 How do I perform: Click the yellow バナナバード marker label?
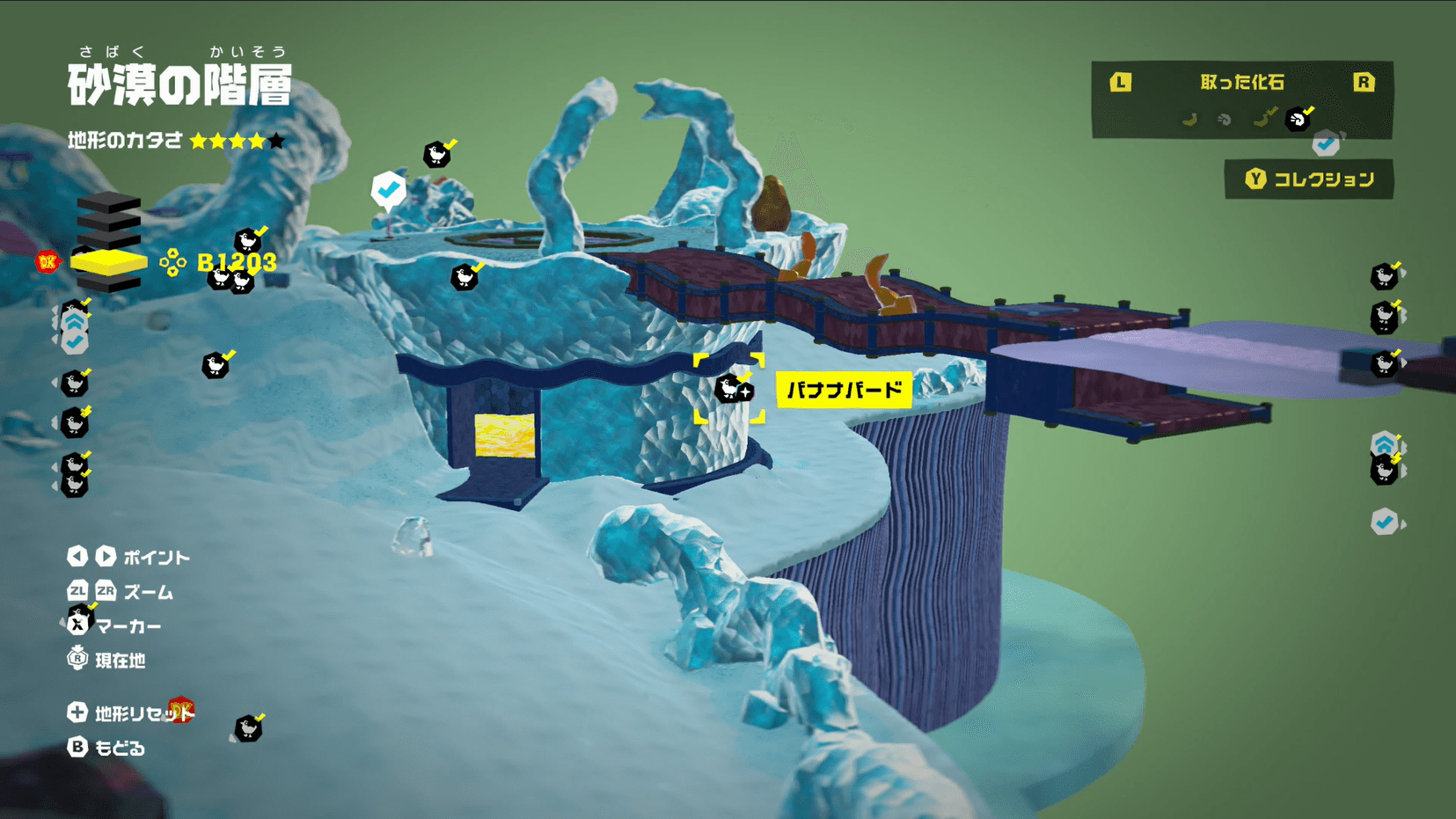pos(844,390)
